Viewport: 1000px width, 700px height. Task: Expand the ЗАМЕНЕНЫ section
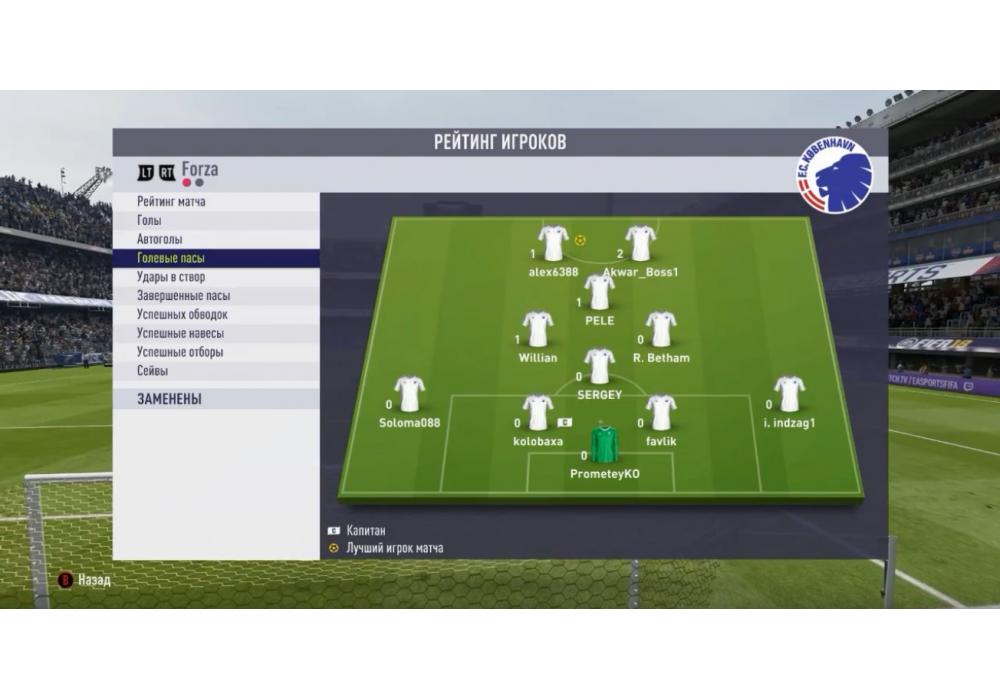[169, 399]
